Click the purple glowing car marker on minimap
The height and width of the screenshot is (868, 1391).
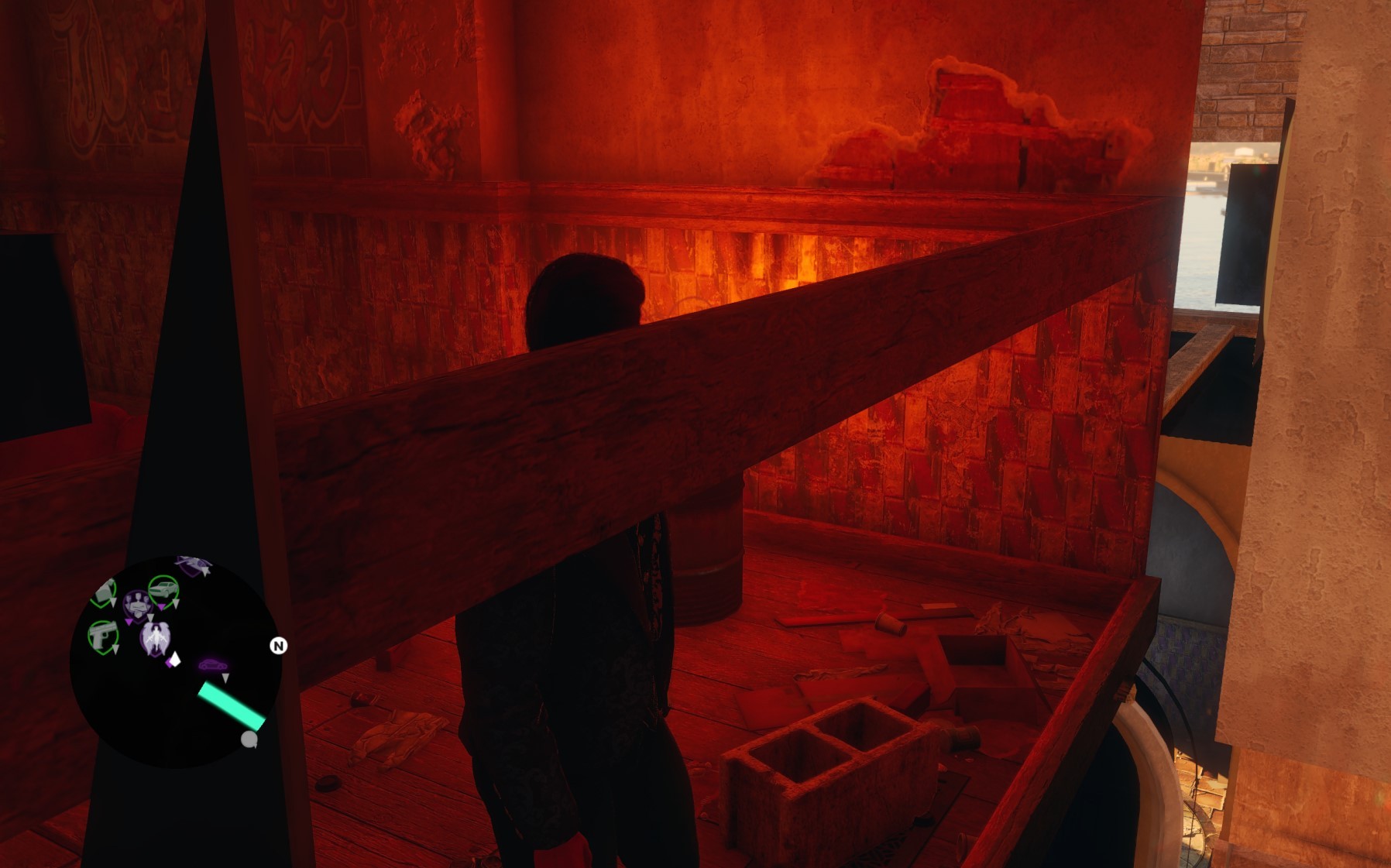[x=212, y=665]
